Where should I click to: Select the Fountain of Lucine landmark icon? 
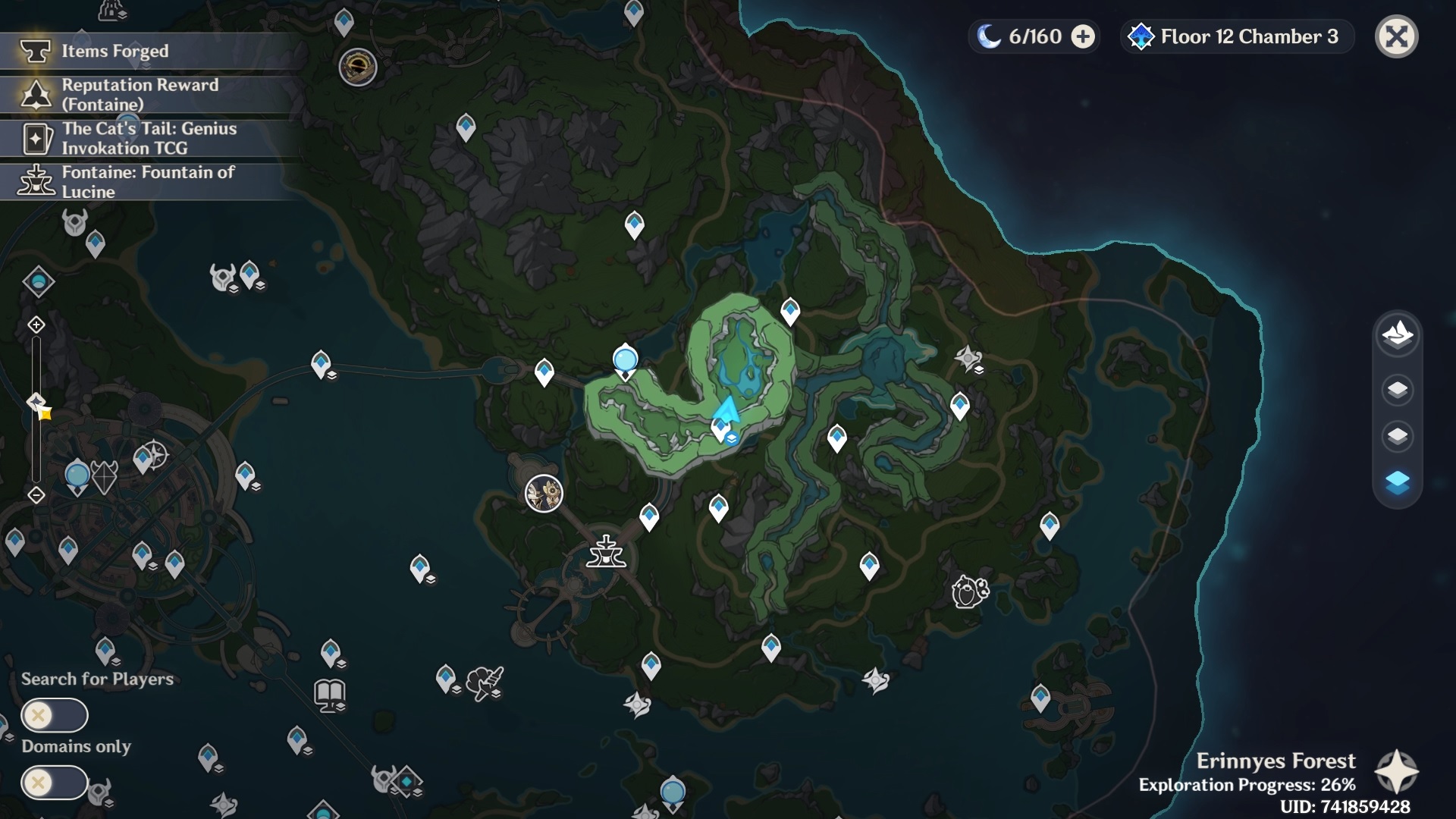[x=606, y=553]
